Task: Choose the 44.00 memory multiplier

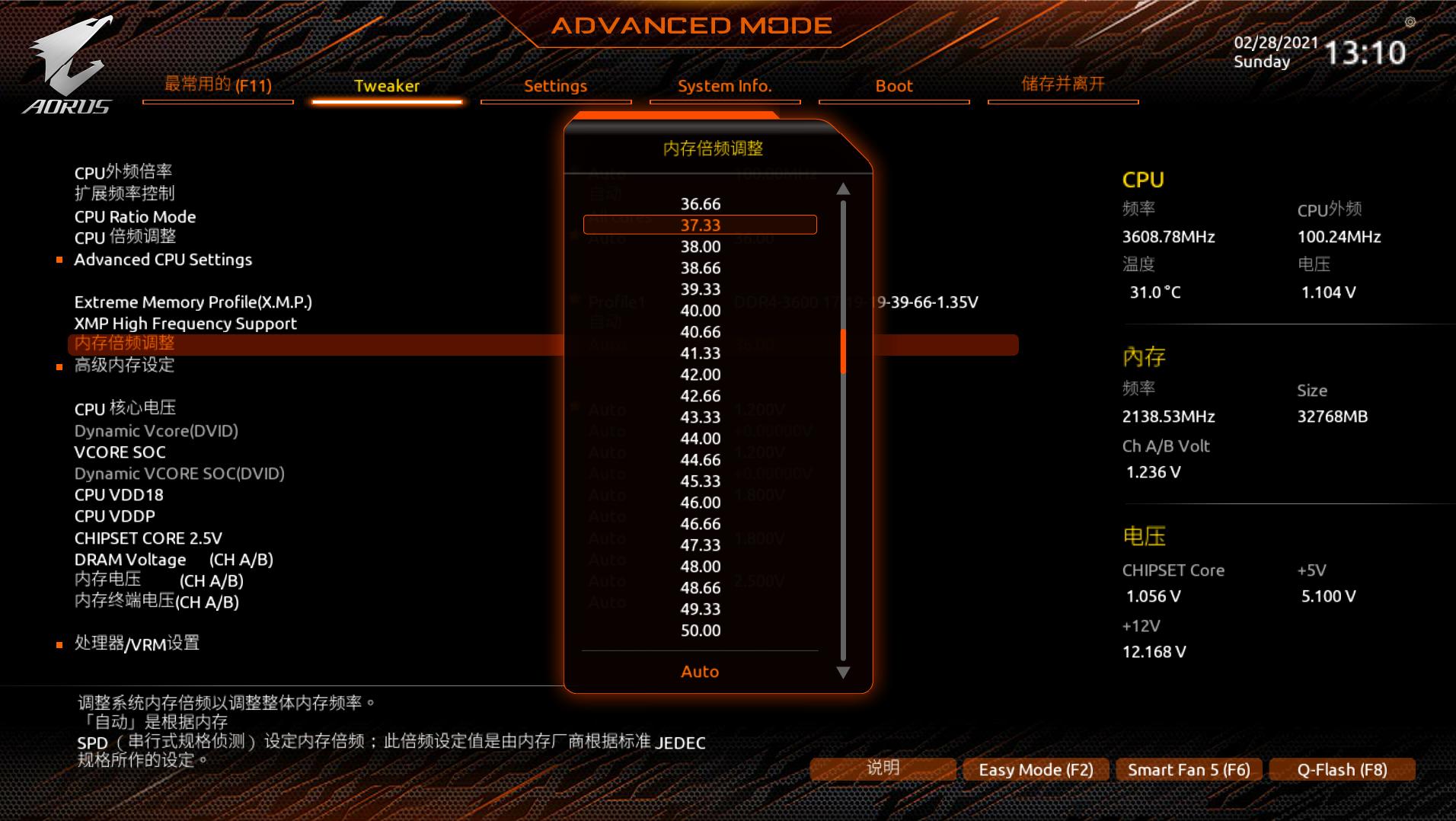Action: [700, 439]
